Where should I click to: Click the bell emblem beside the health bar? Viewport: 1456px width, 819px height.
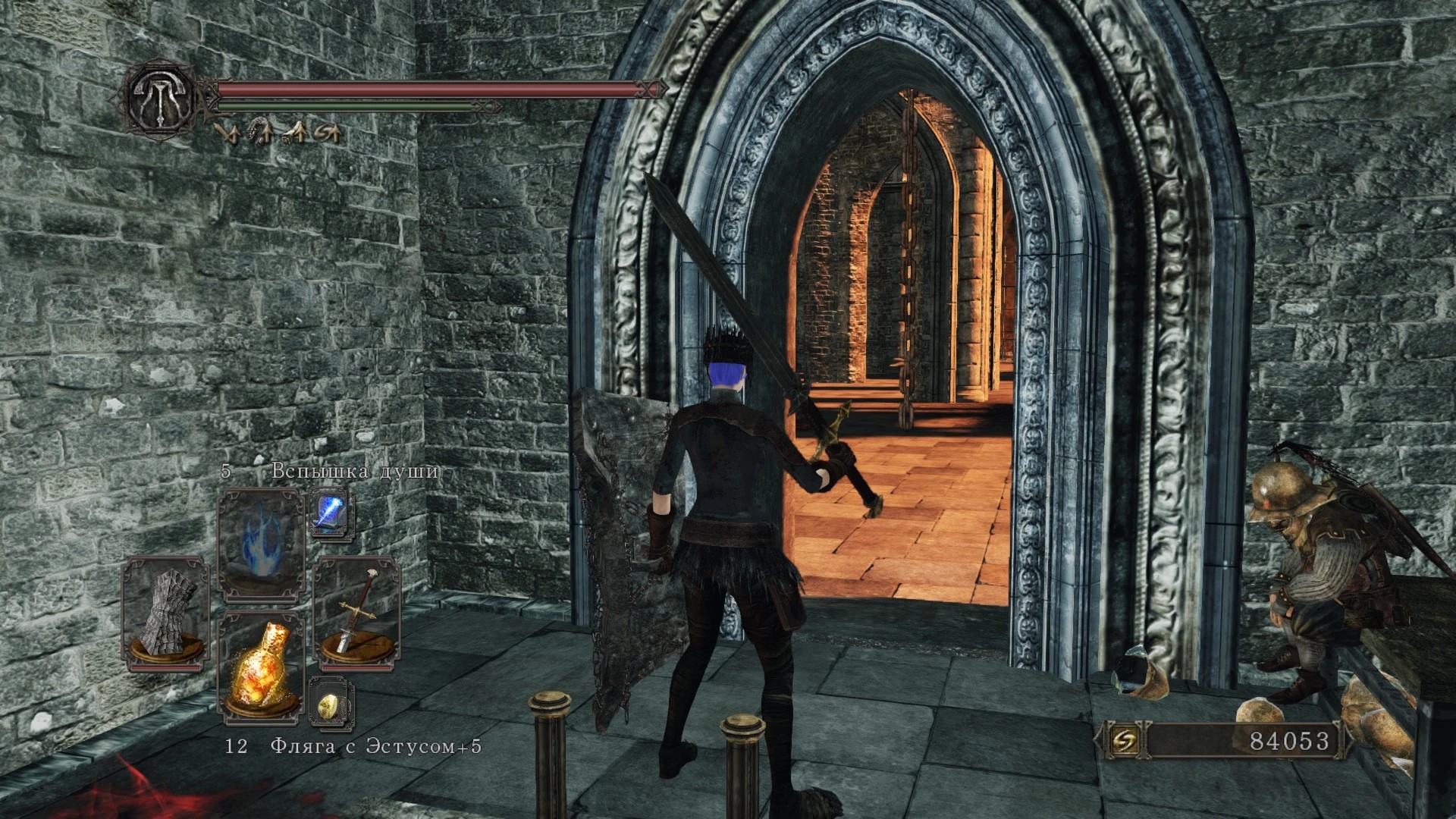[161, 98]
